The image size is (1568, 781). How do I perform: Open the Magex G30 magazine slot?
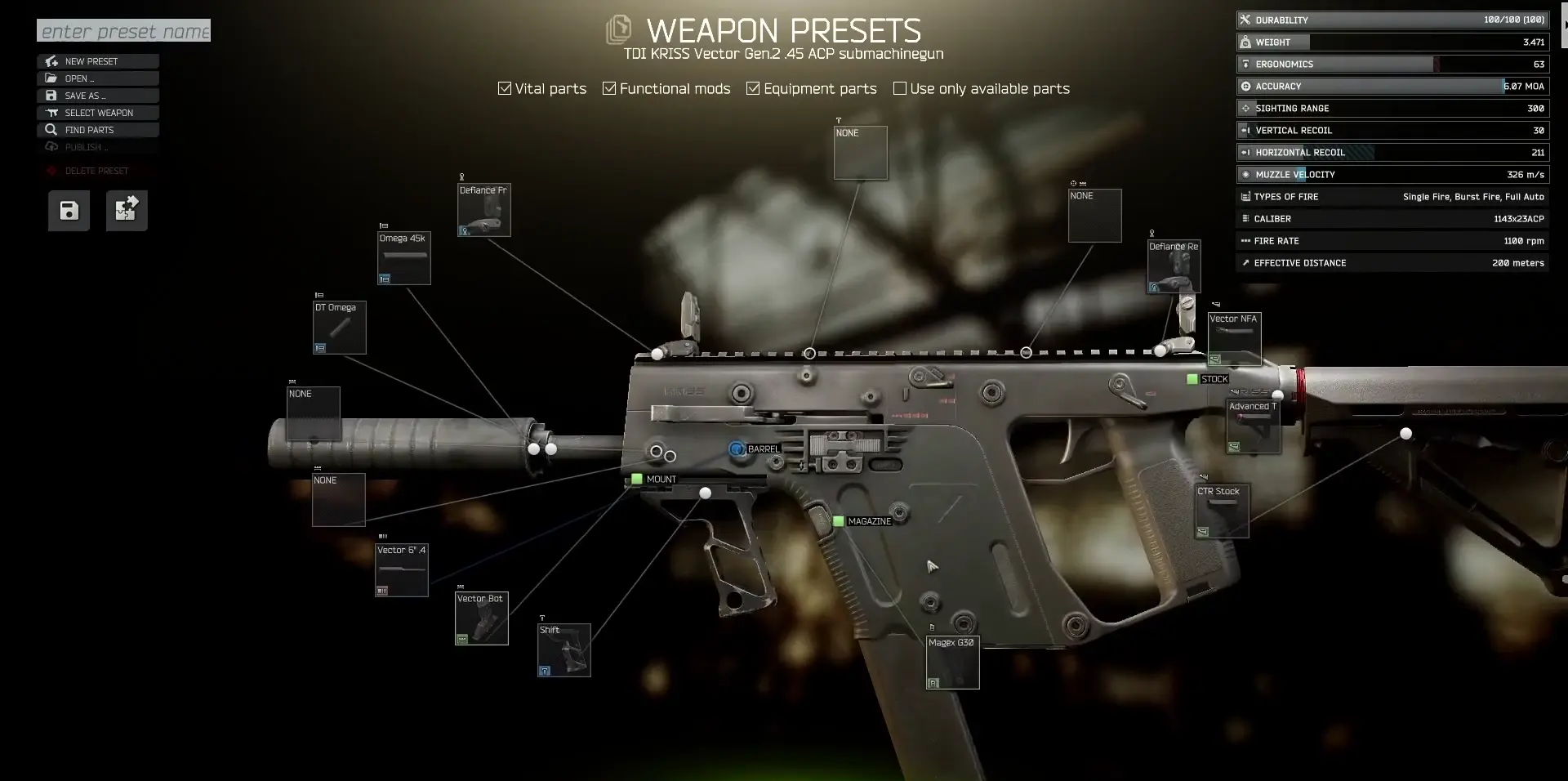coord(953,663)
